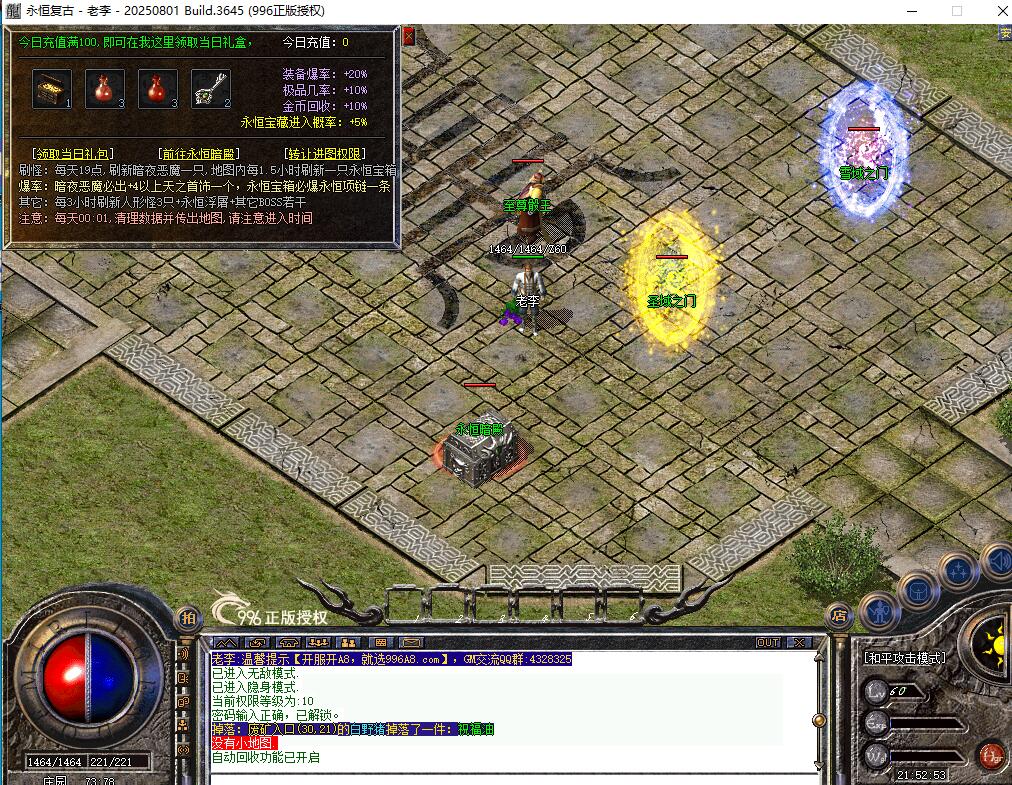This screenshot has height=785, width=1012.
Task: Click the chat scrollbar down arrow
Action: point(819,765)
